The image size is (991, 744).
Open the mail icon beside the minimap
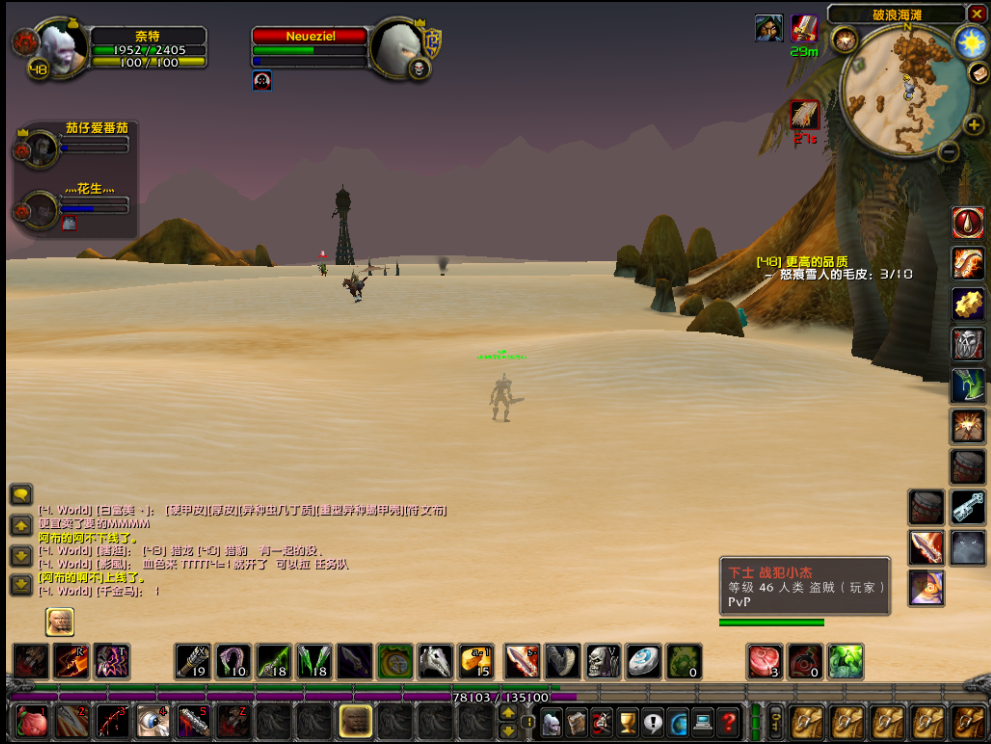(x=978, y=74)
